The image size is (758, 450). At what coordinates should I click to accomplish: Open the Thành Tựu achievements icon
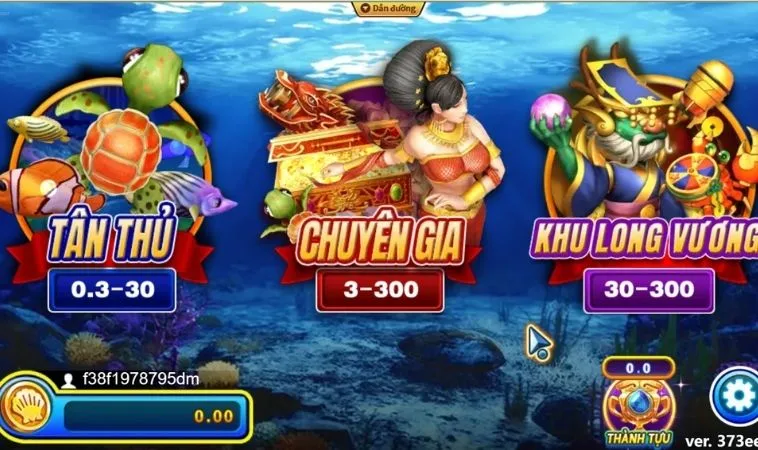click(x=638, y=405)
